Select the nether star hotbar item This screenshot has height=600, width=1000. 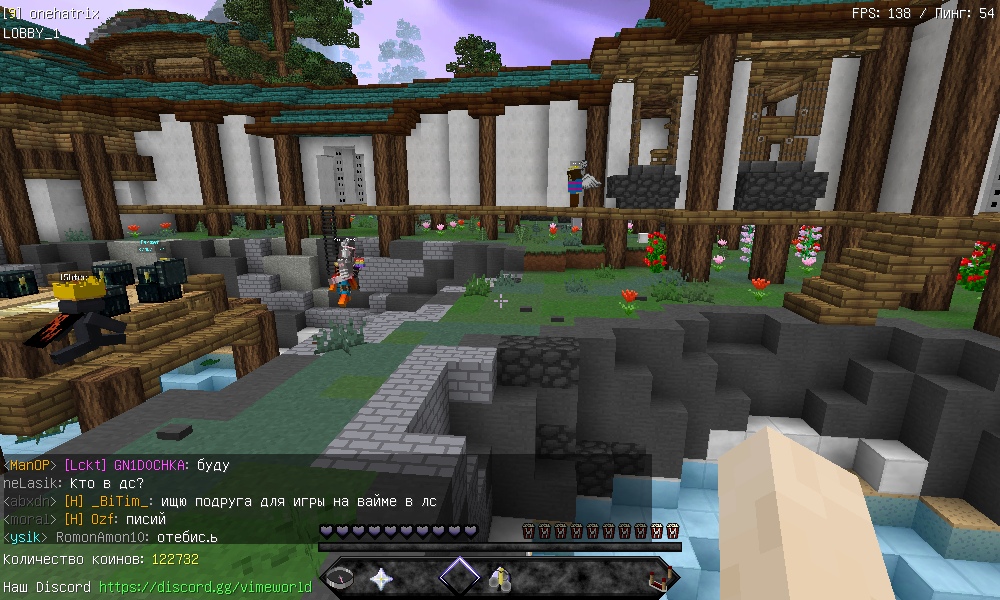tap(382, 578)
